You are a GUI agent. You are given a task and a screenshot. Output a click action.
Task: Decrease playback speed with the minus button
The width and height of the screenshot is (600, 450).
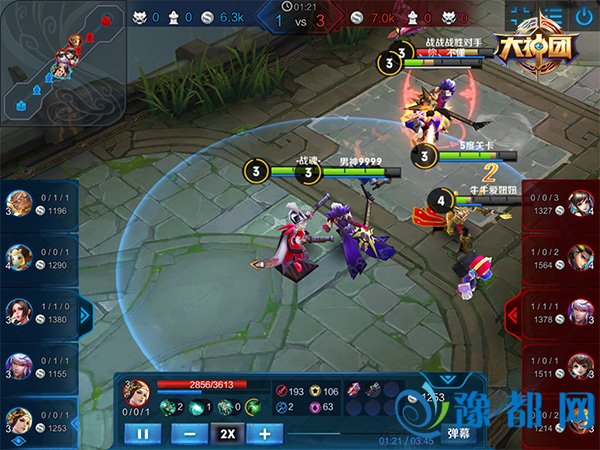189,434
